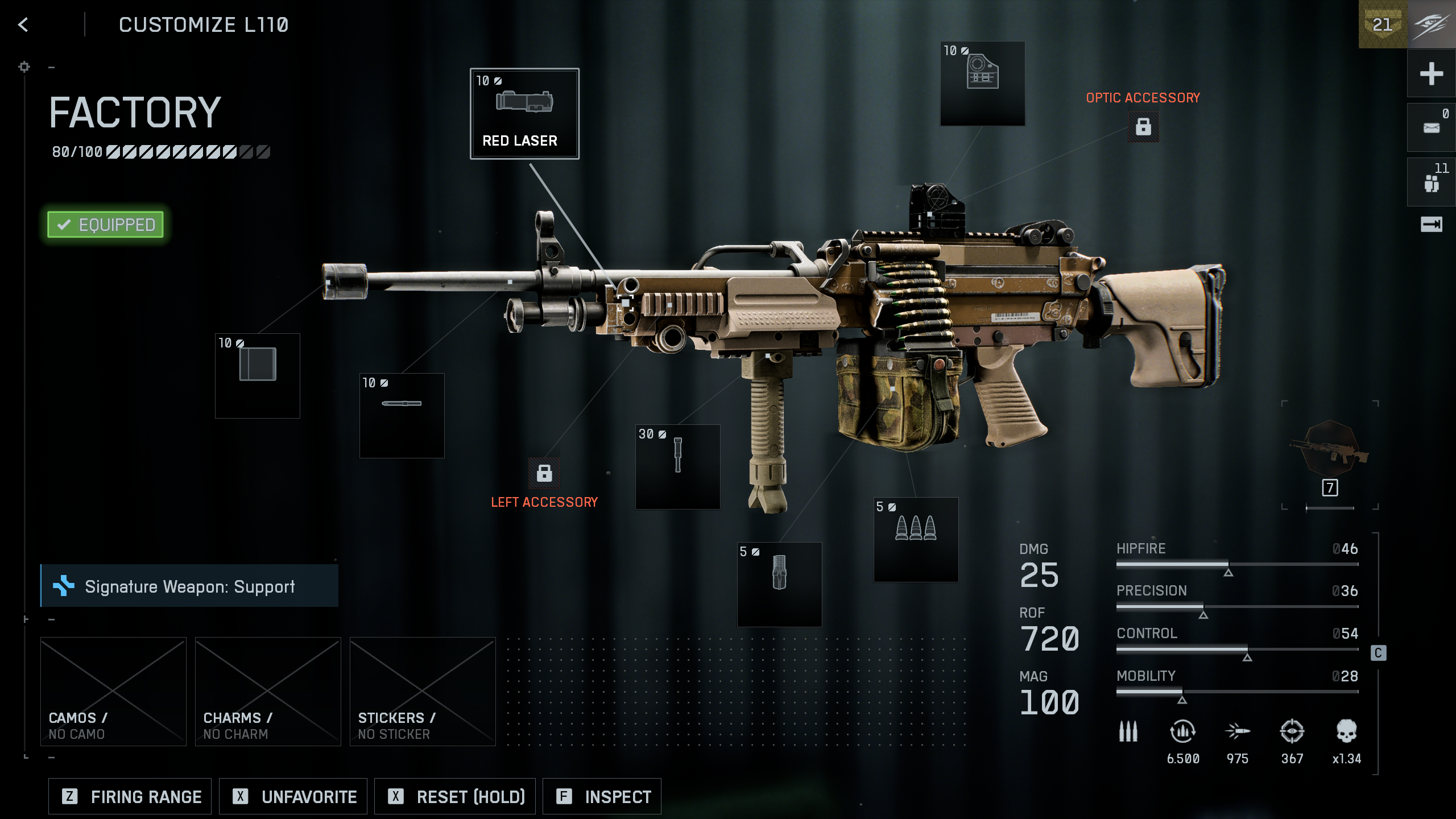Click the plus icon to add new loadout
The width and height of the screenshot is (1456, 819).
click(x=1431, y=73)
